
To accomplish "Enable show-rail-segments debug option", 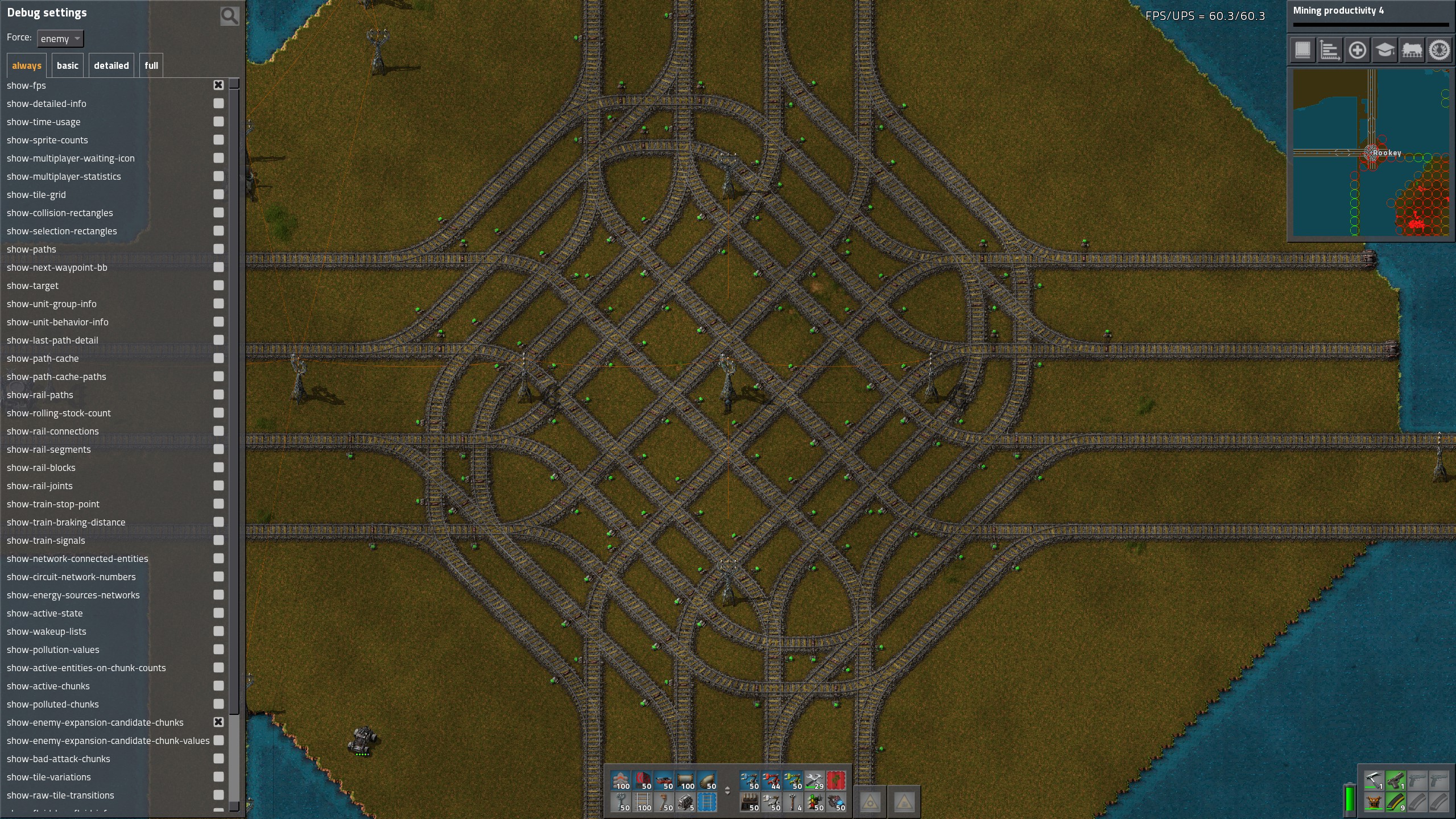I will (218, 449).
